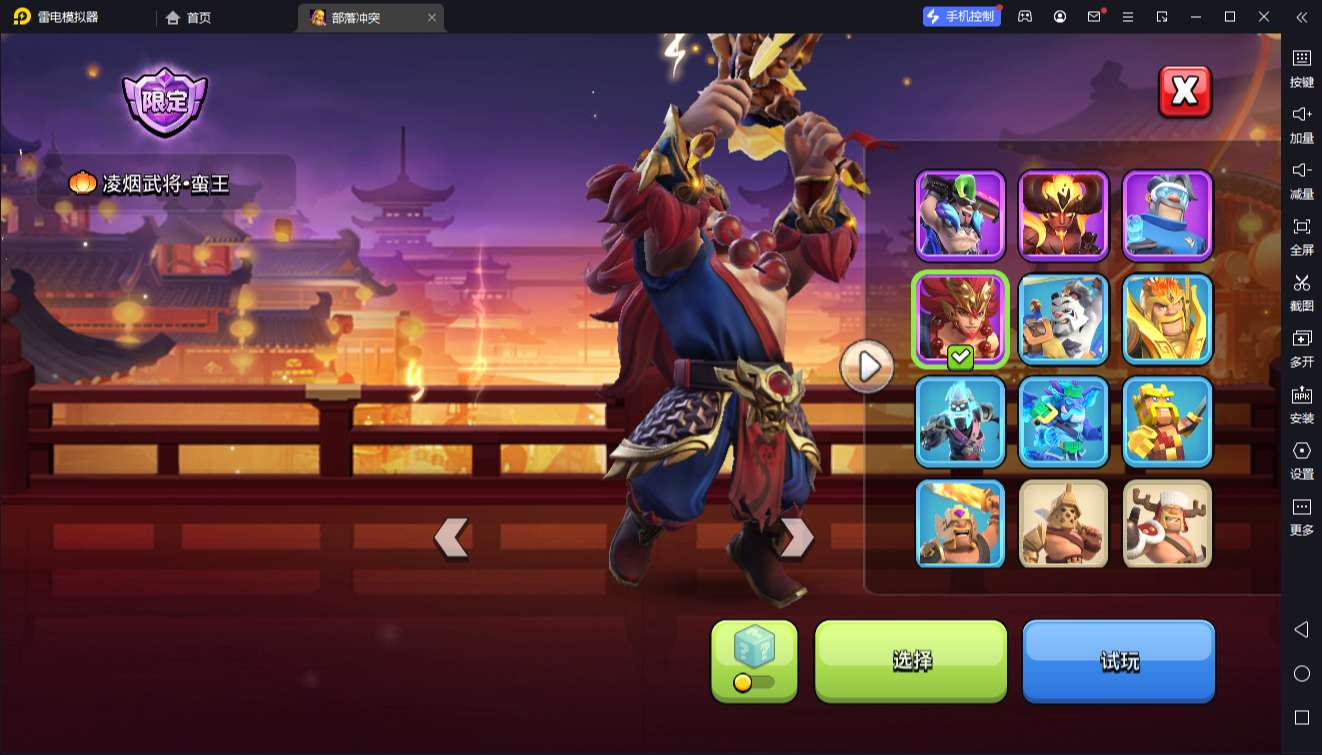The width and height of the screenshot is (1322, 755).
Task: Try out the skin with the blue 试玩 button
Action: coord(1118,660)
